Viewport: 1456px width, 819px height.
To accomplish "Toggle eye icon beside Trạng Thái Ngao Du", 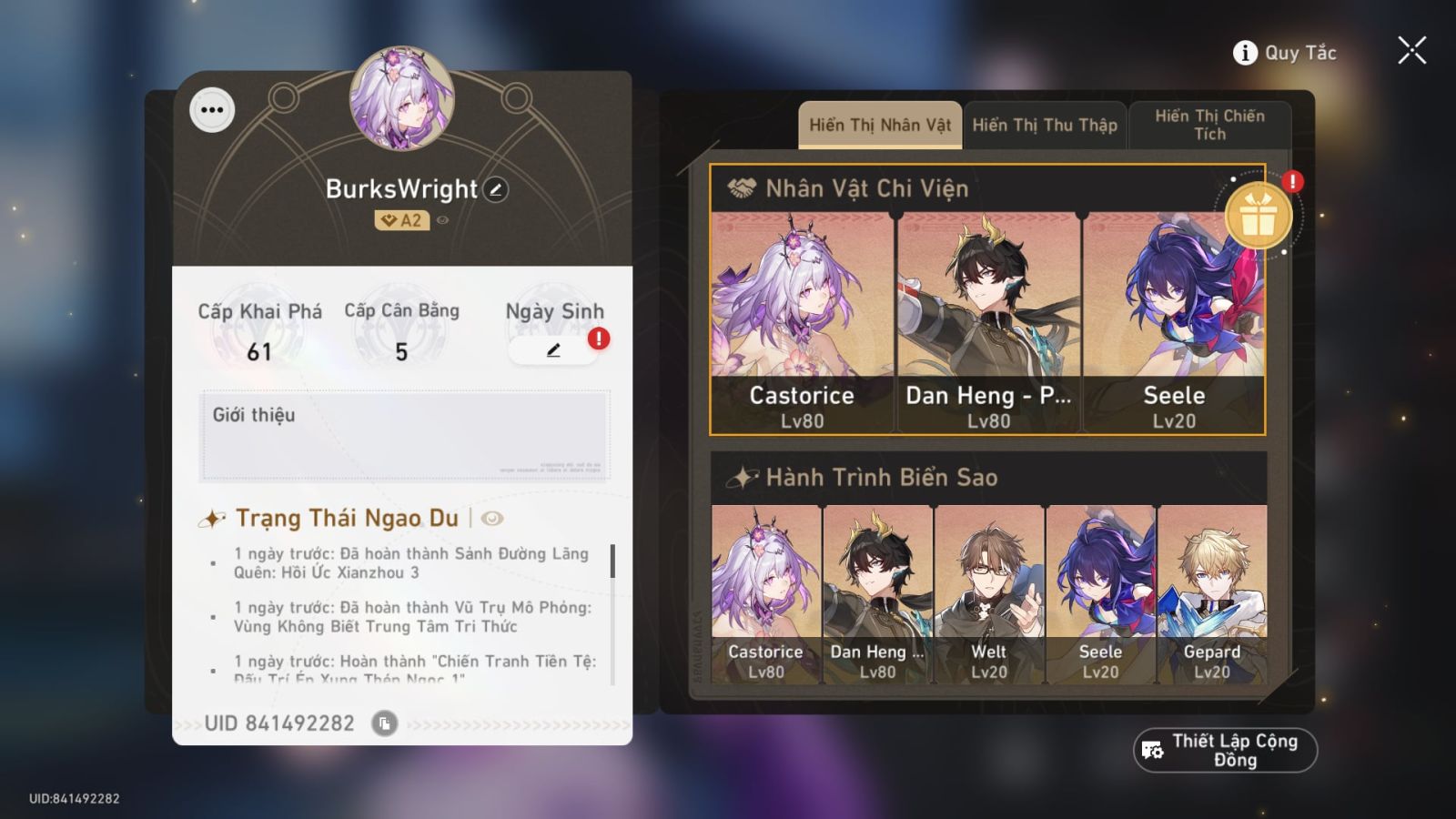I will click(x=490, y=519).
